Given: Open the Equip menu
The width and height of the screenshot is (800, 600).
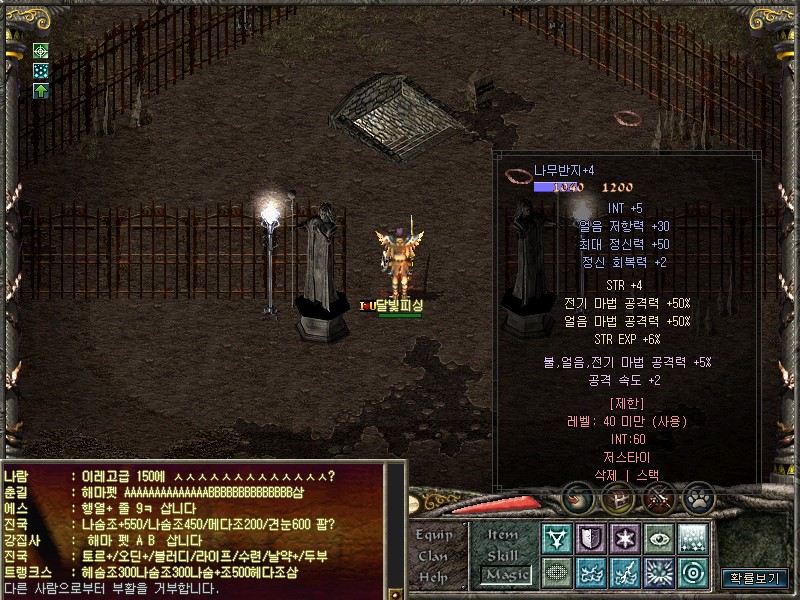Looking at the screenshot, I should click(434, 534).
